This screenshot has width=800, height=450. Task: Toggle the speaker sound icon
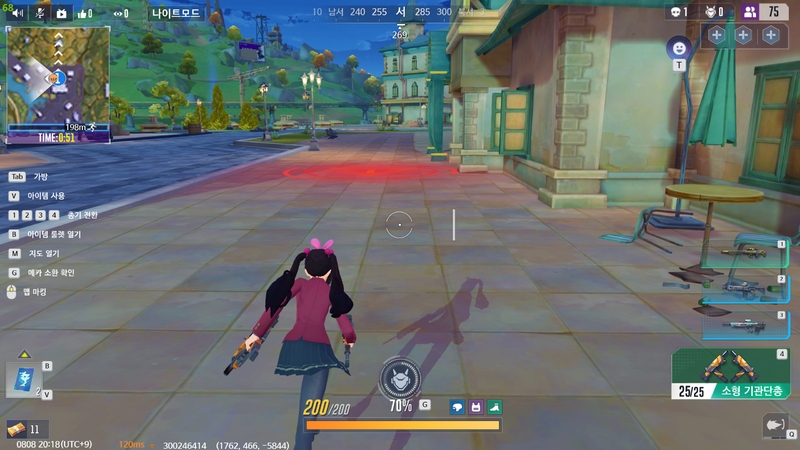[17, 14]
